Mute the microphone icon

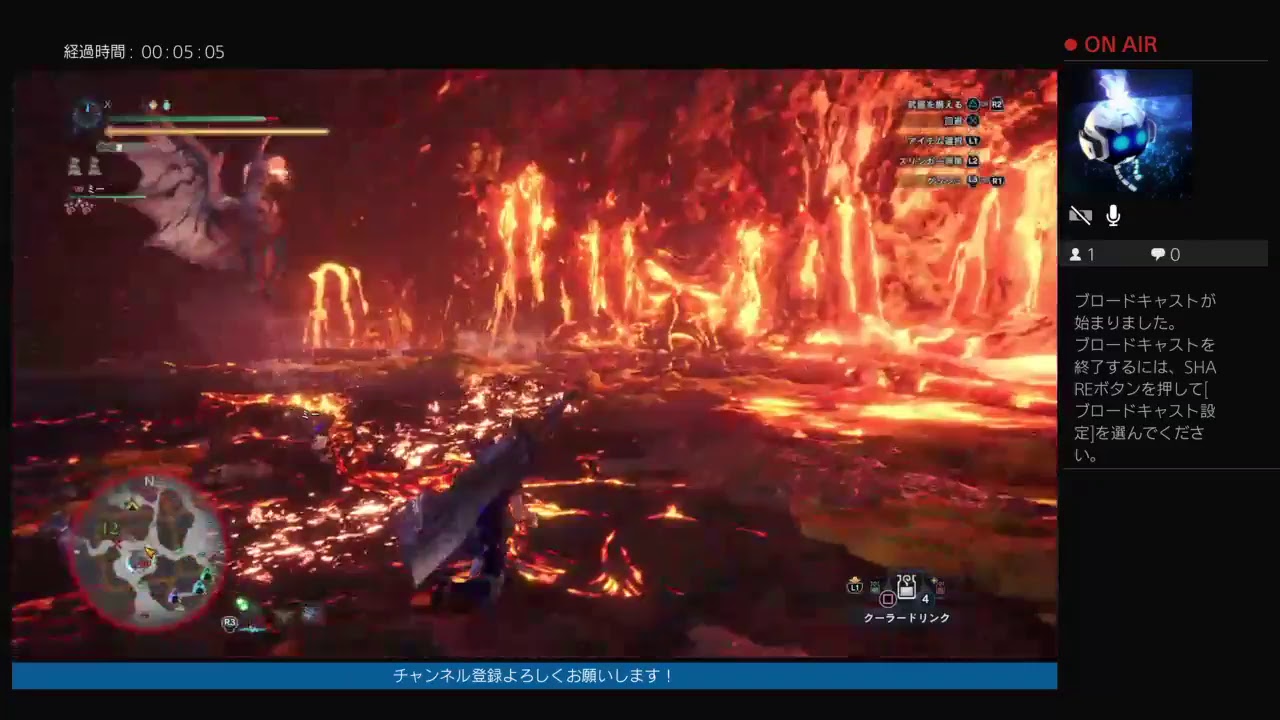click(1112, 214)
